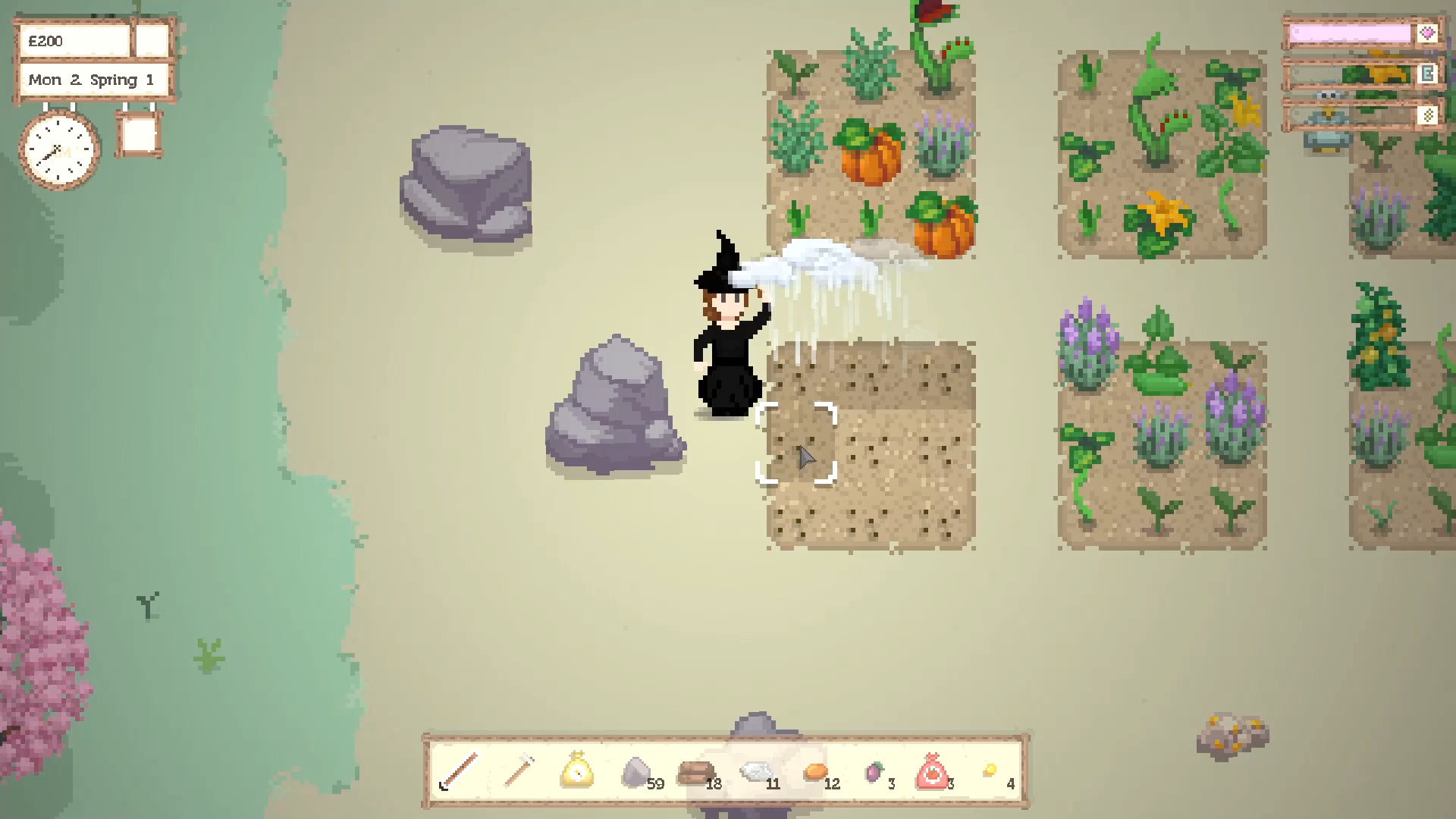The height and width of the screenshot is (819, 1456).
Task: Click the seed icon on the bottom-right bar
Action: point(1428,115)
